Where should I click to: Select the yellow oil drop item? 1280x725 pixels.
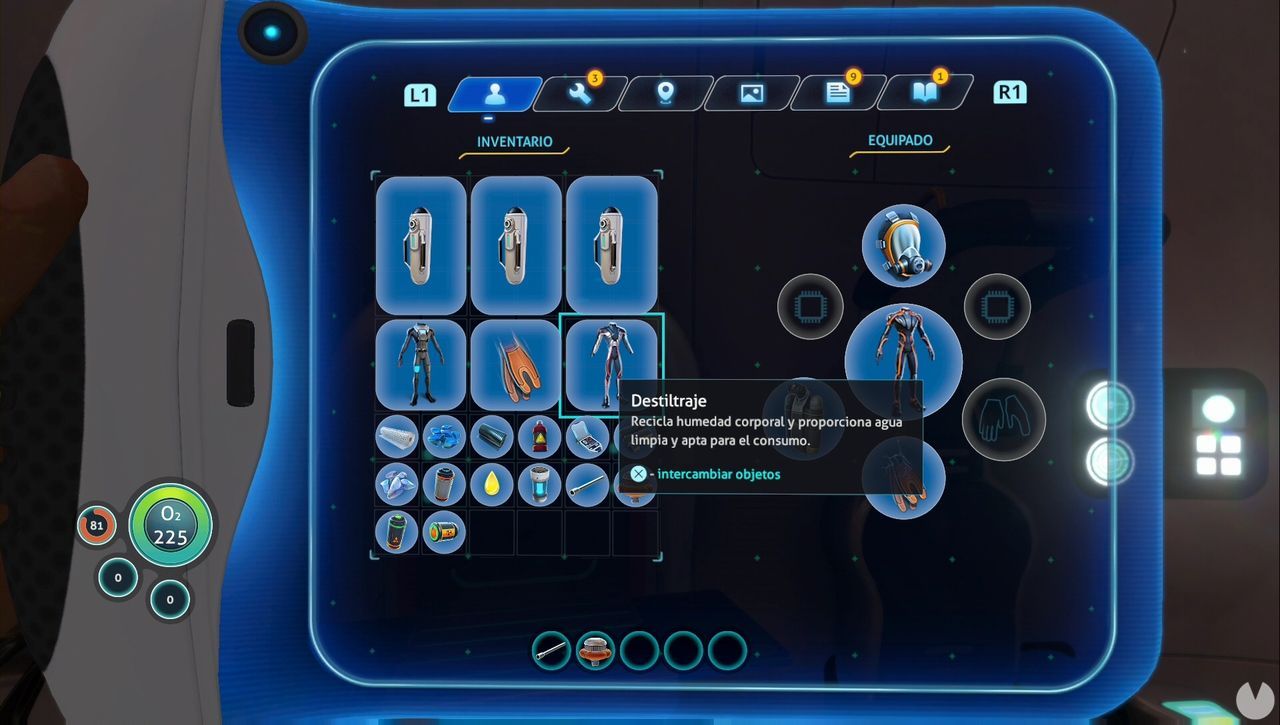pos(491,483)
